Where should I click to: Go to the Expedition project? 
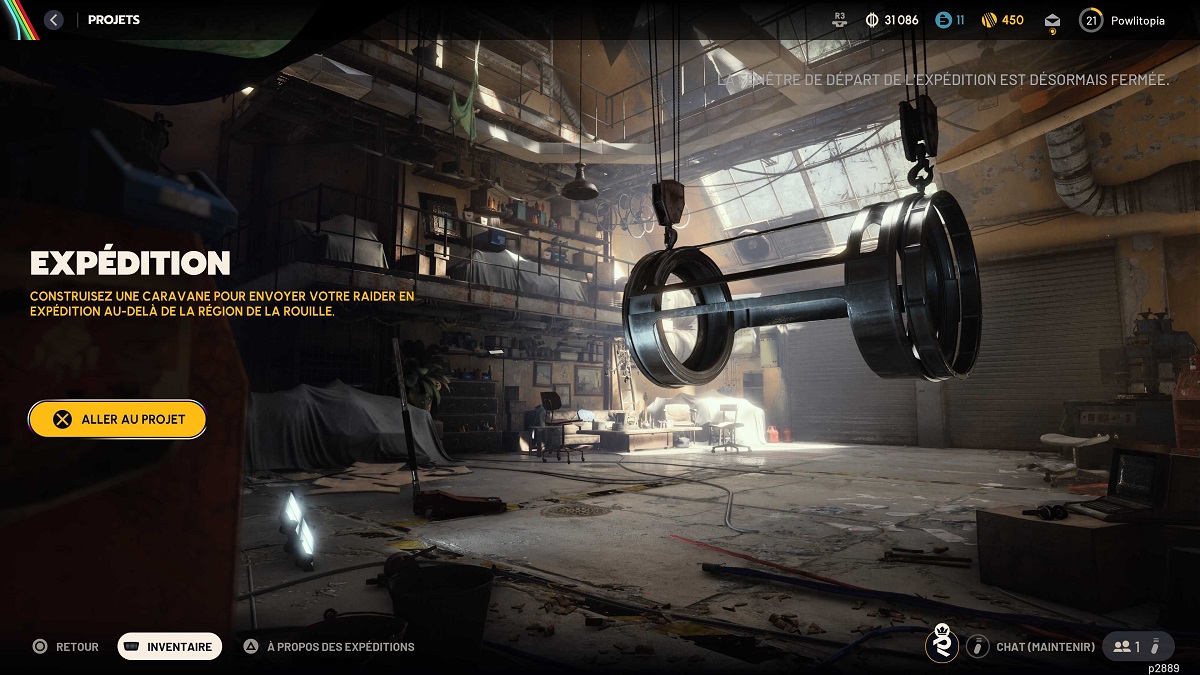pyautogui.click(x=117, y=419)
